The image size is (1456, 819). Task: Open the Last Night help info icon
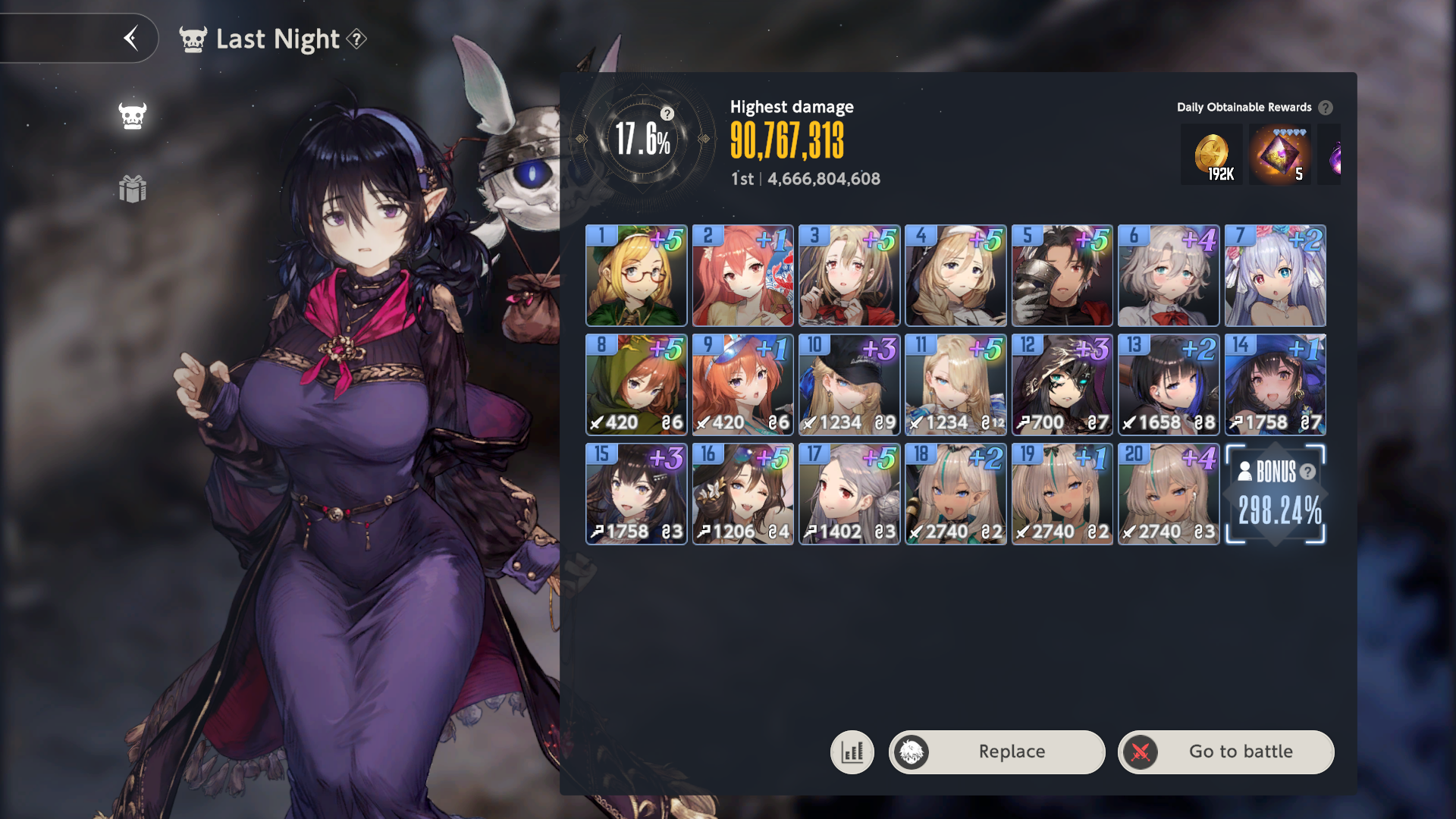(356, 39)
